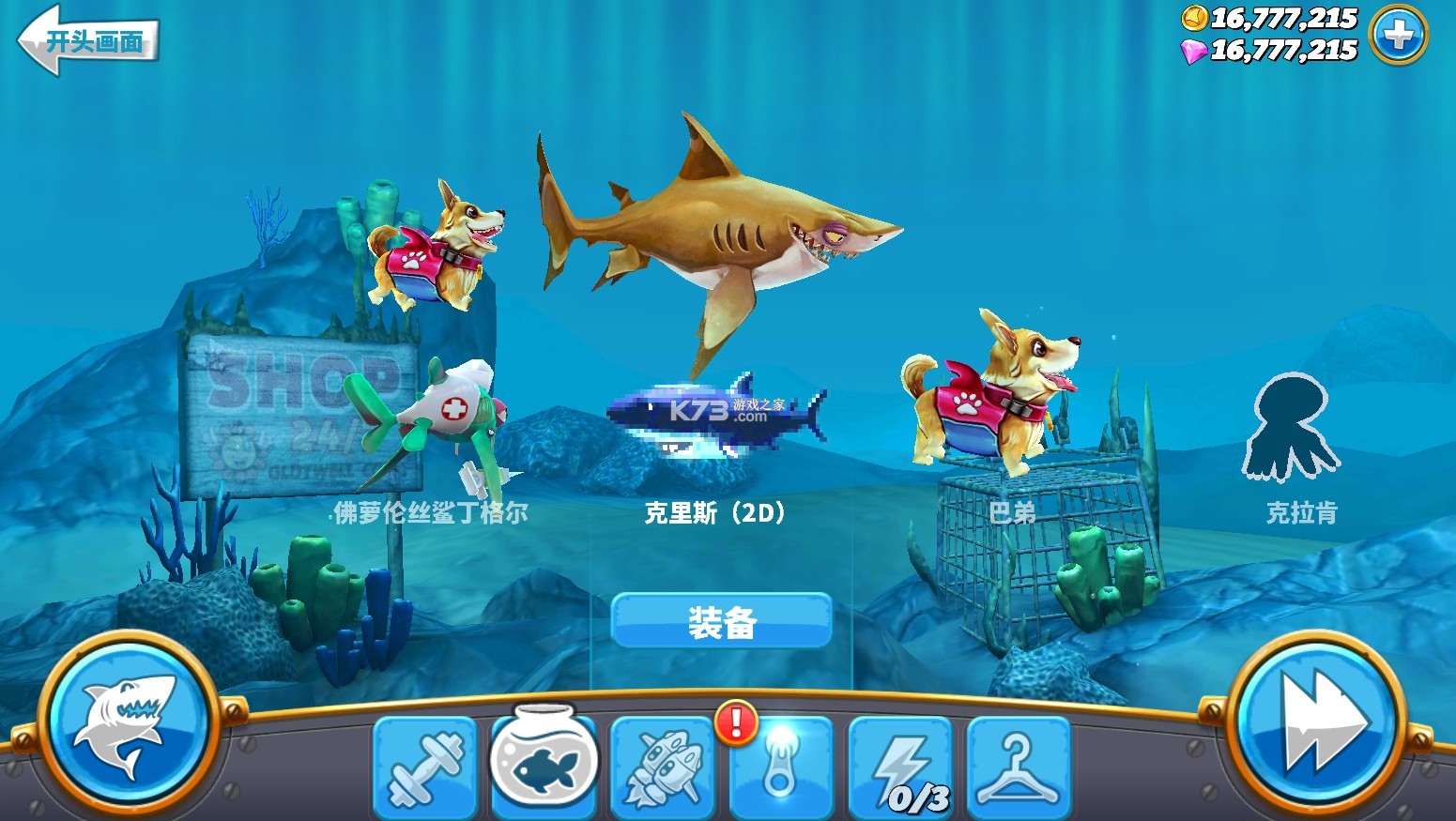The image size is (1456, 821).
Task: Open the zipper accessories icon with alert badge
Action: coord(782,769)
